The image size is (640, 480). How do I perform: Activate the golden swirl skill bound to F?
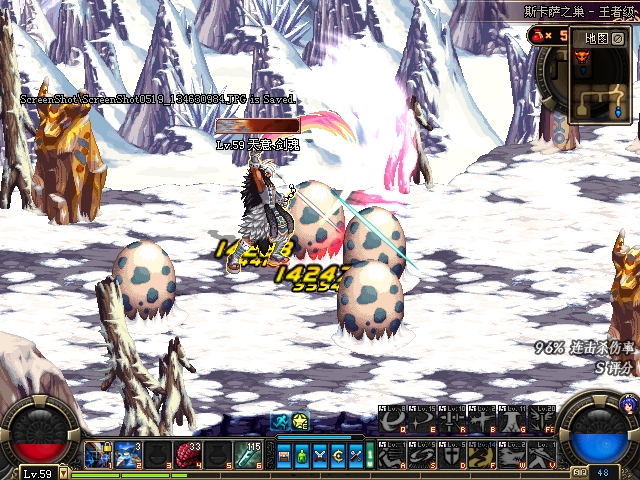pos(481,455)
